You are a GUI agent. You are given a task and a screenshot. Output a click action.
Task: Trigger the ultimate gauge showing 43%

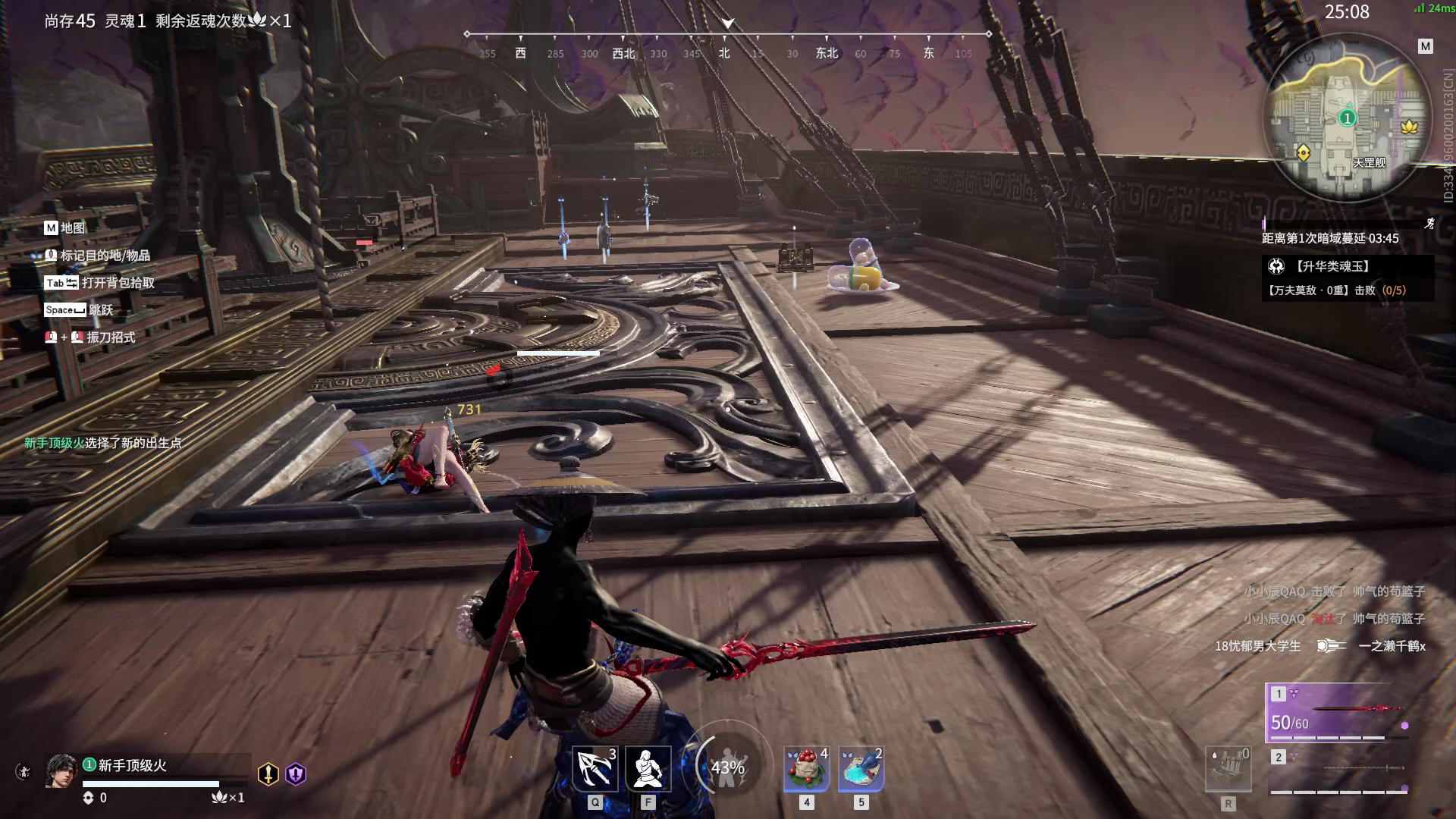(x=727, y=767)
